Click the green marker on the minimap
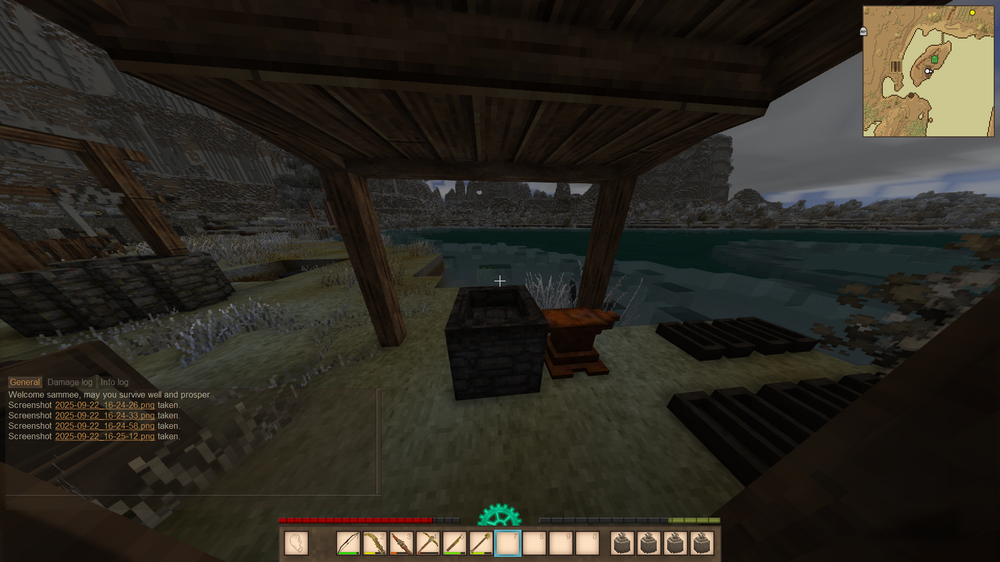 (x=934, y=59)
